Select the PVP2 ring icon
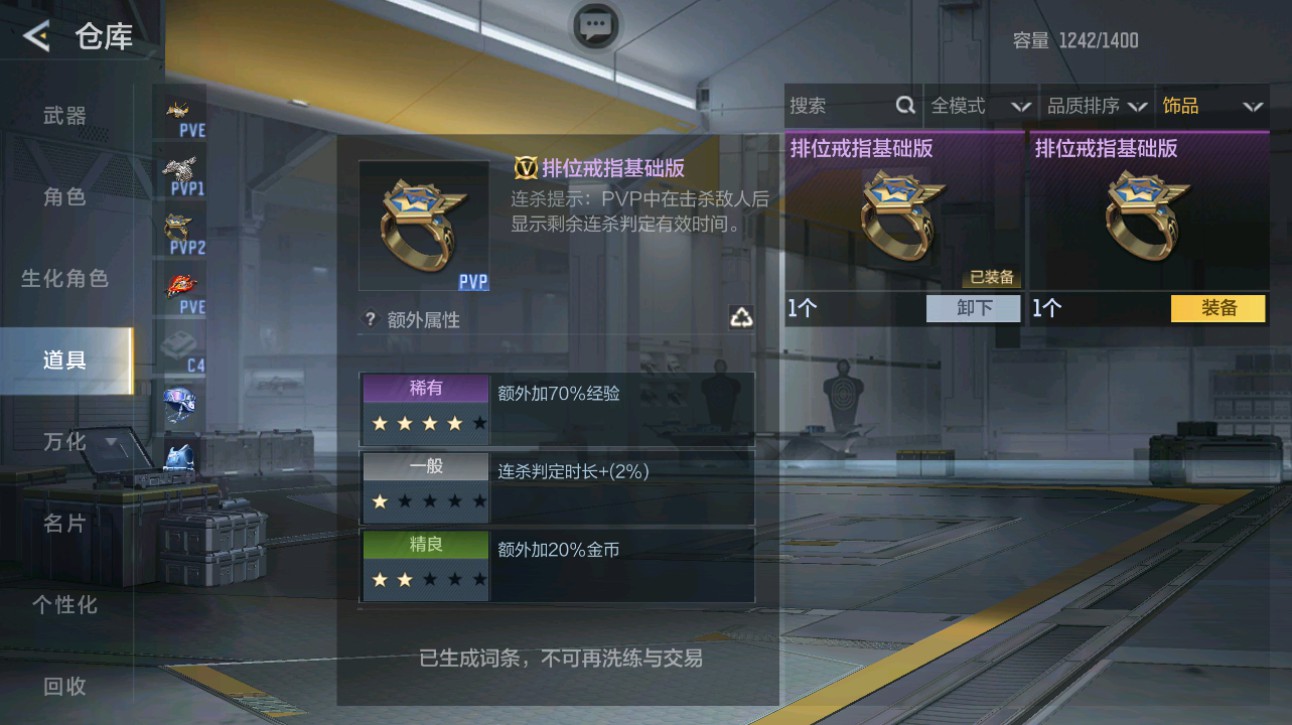 tap(178, 222)
